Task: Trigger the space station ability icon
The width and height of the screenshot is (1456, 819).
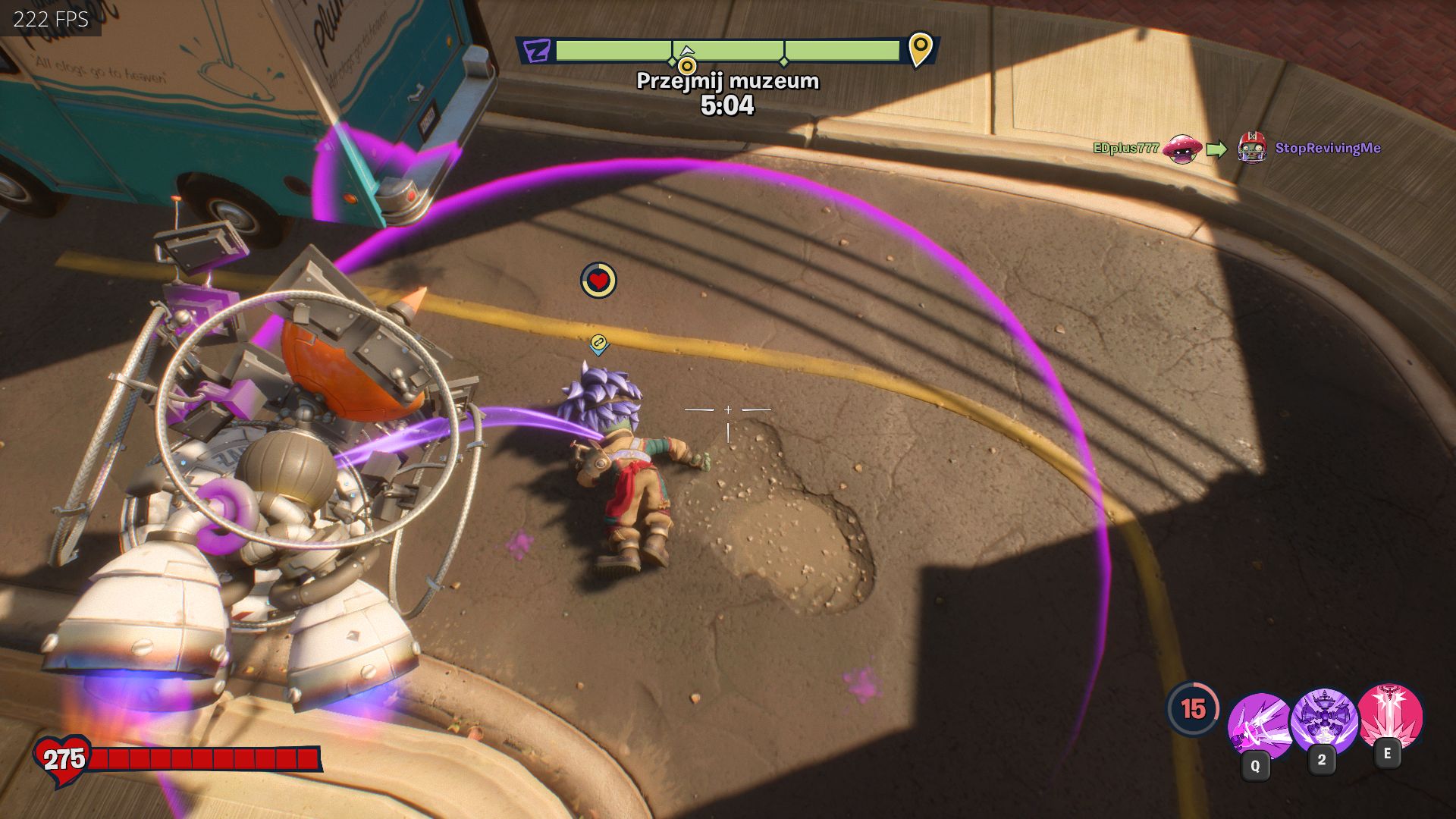Action: (x=1324, y=720)
